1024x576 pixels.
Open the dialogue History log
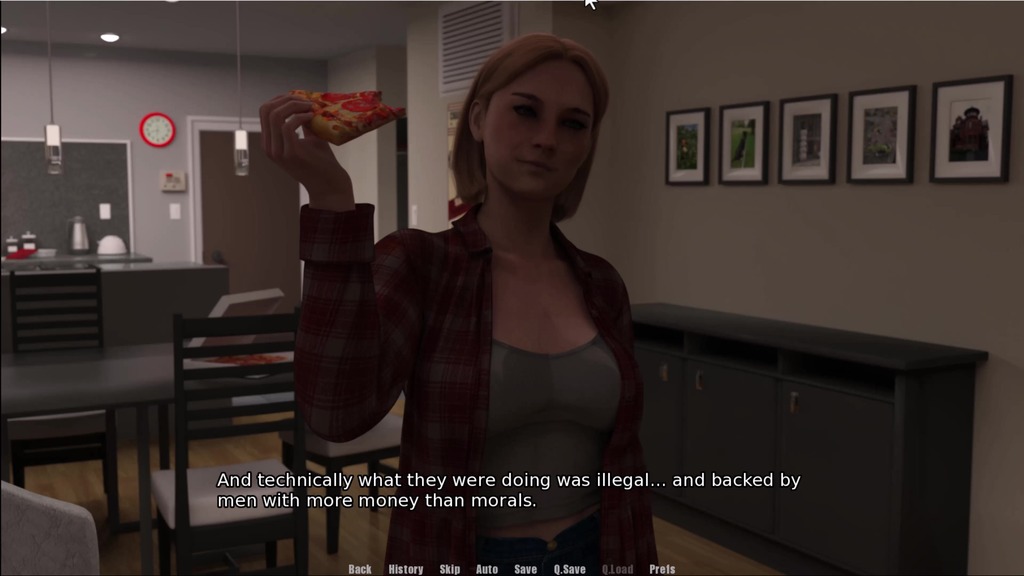pos(406,569)
